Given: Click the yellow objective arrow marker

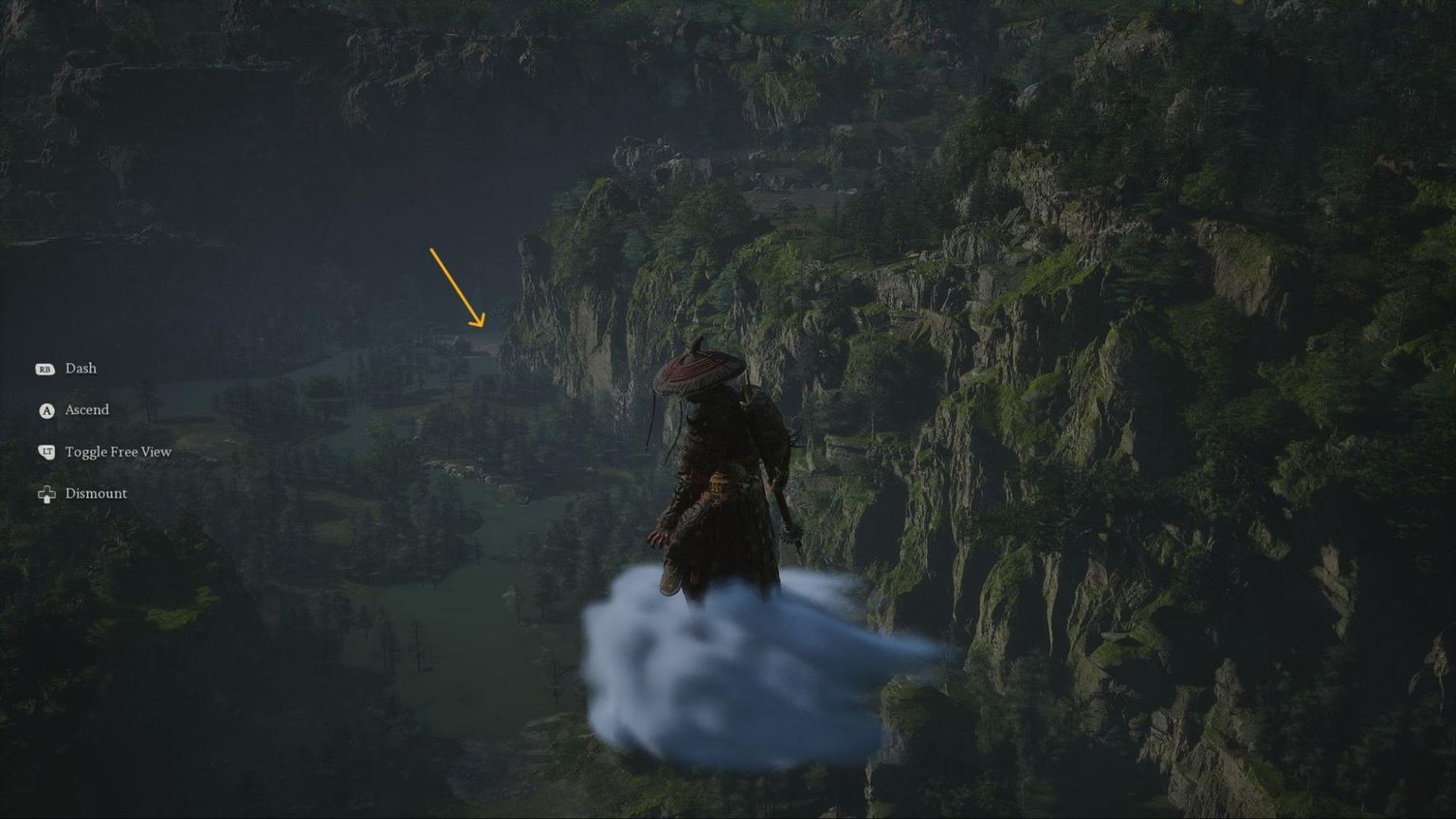Looking at the screenshot, I should (x=458, y=284).
